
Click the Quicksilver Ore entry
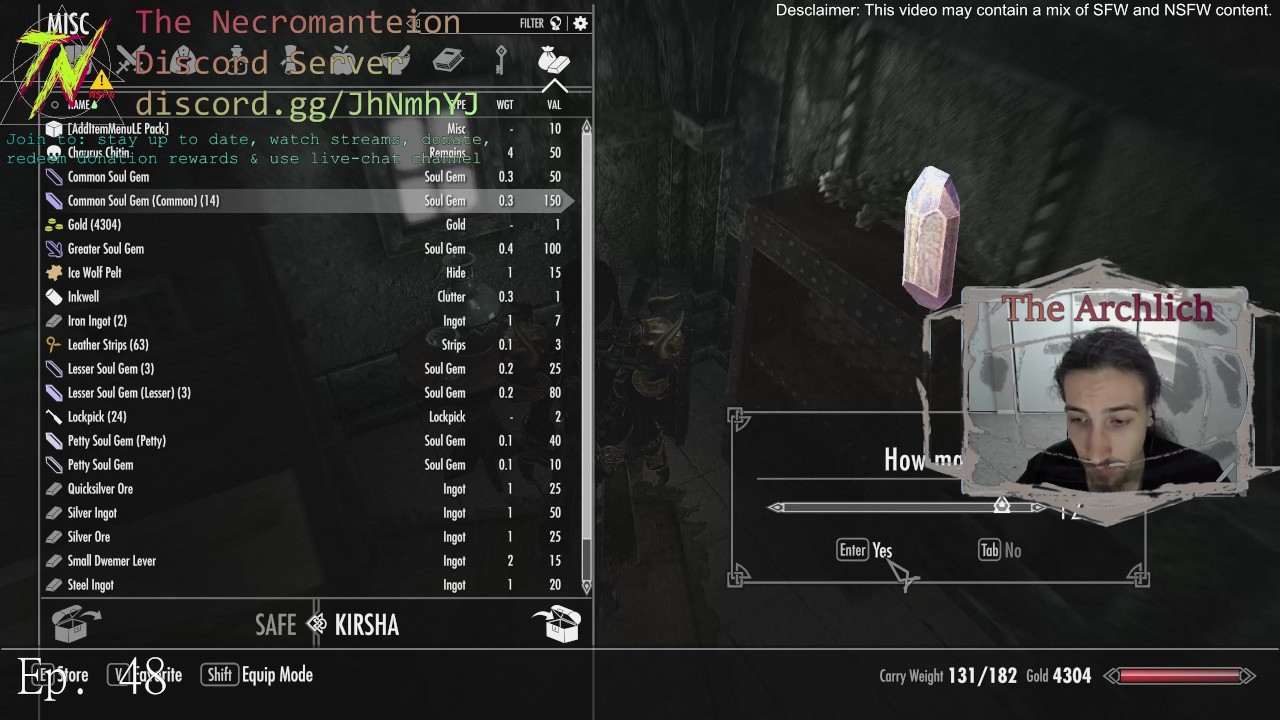pyautogui.click(x=100, y=489)
